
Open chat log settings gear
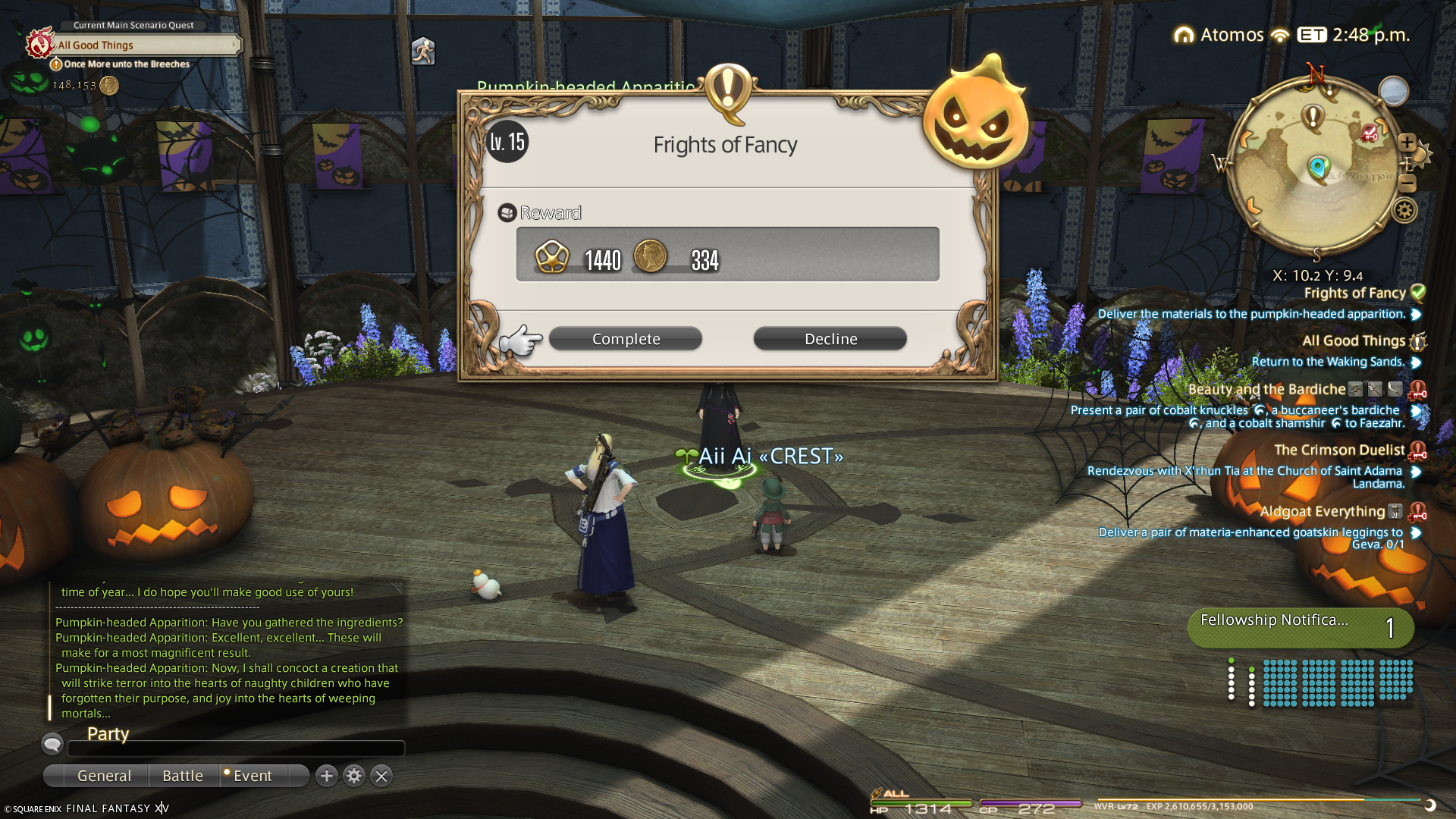[354, 776]
